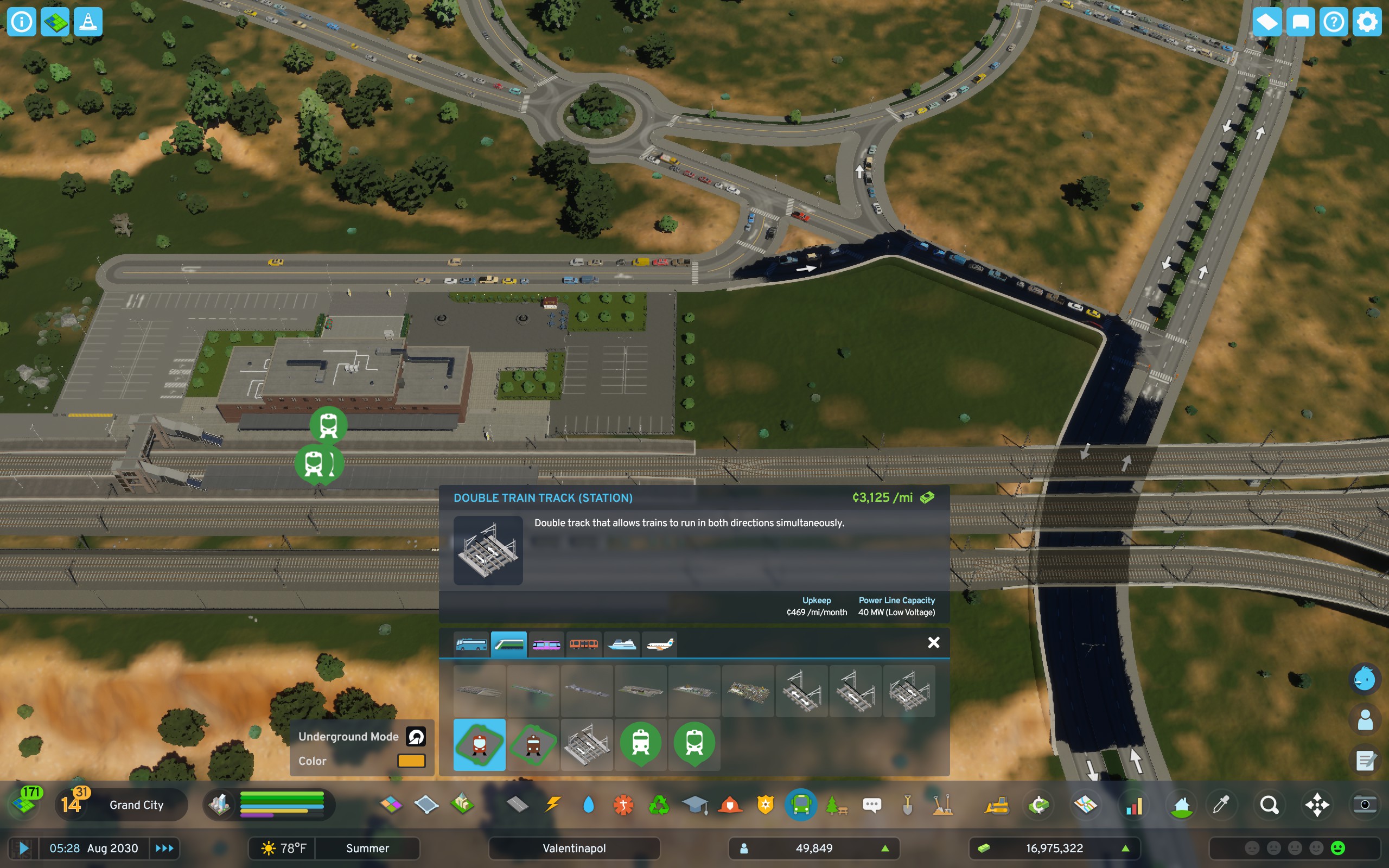Select the green Train Station thumbnail
The width and height of the screenshot is (1389, 868).
point(641,744)
